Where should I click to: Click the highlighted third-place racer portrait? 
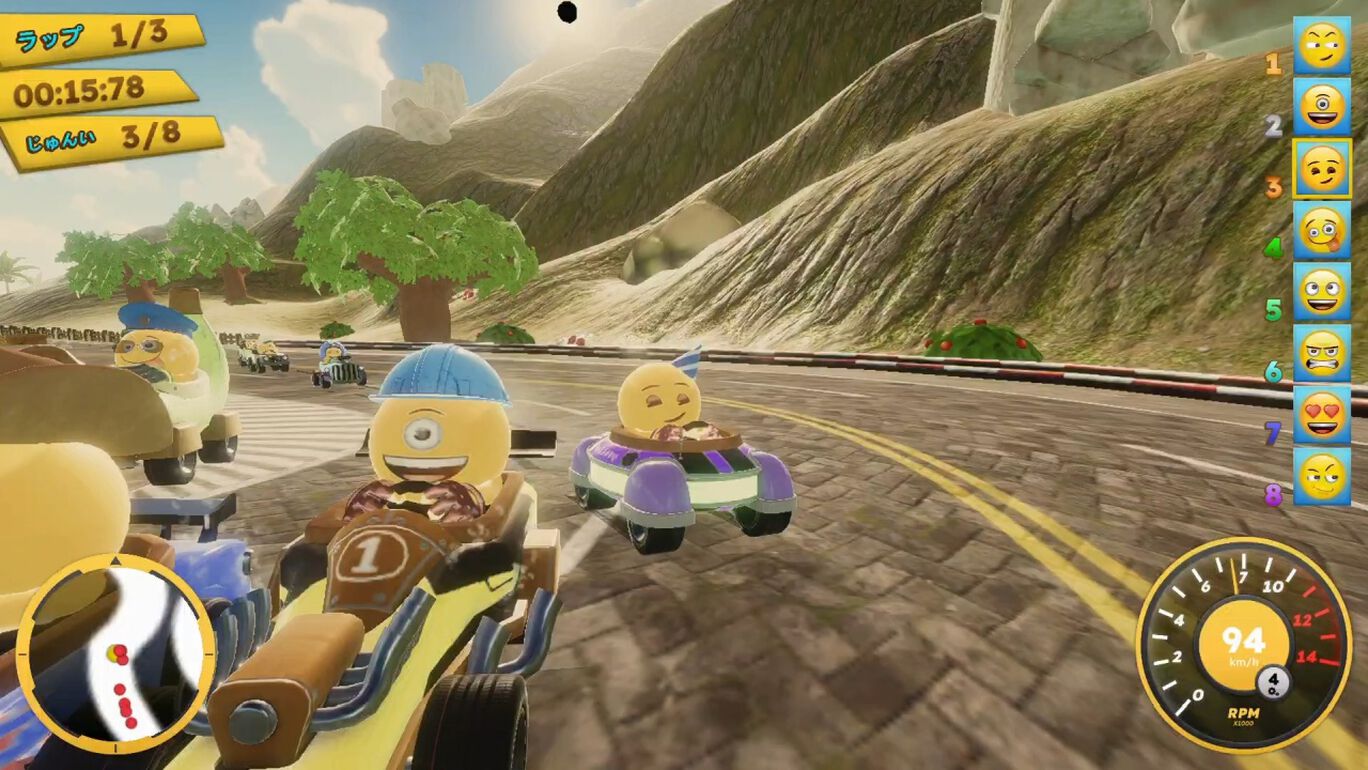(x=1321, y=169)
